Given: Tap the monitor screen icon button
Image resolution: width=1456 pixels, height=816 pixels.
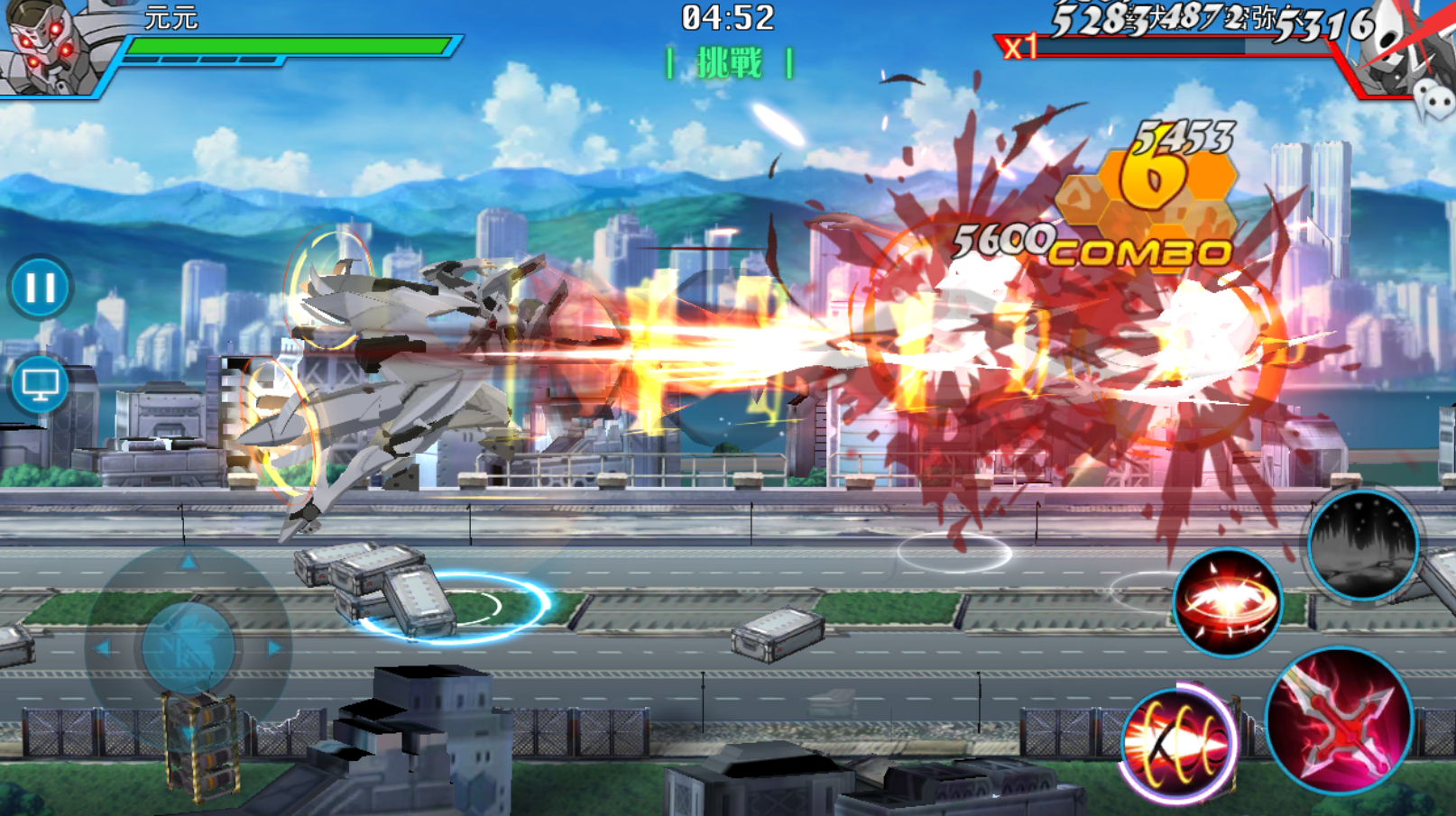Looking at the screenshot, I should [40, 385].
